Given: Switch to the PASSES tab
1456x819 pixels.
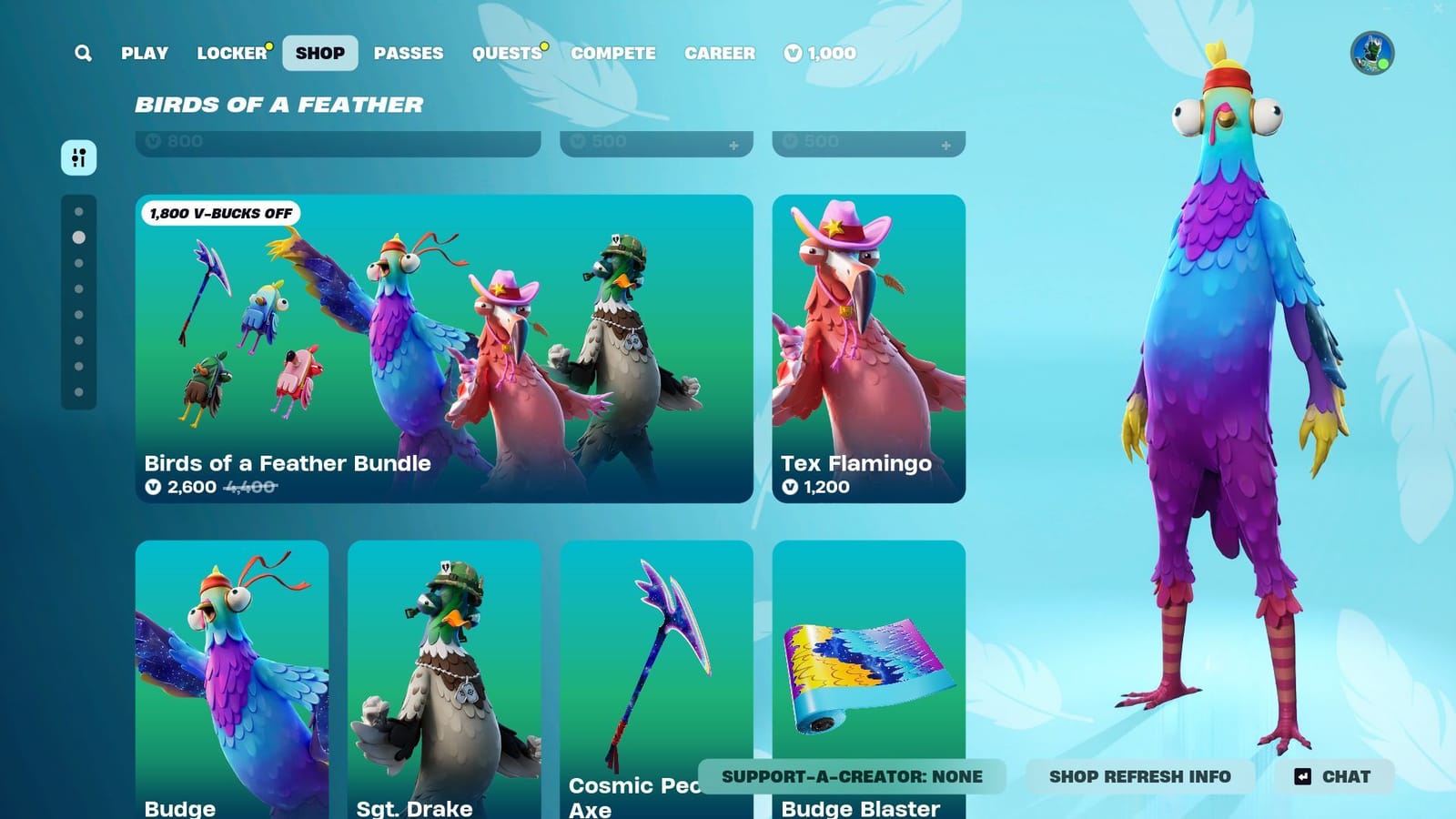Looking at the screenshot, I should tap(409, 53).
